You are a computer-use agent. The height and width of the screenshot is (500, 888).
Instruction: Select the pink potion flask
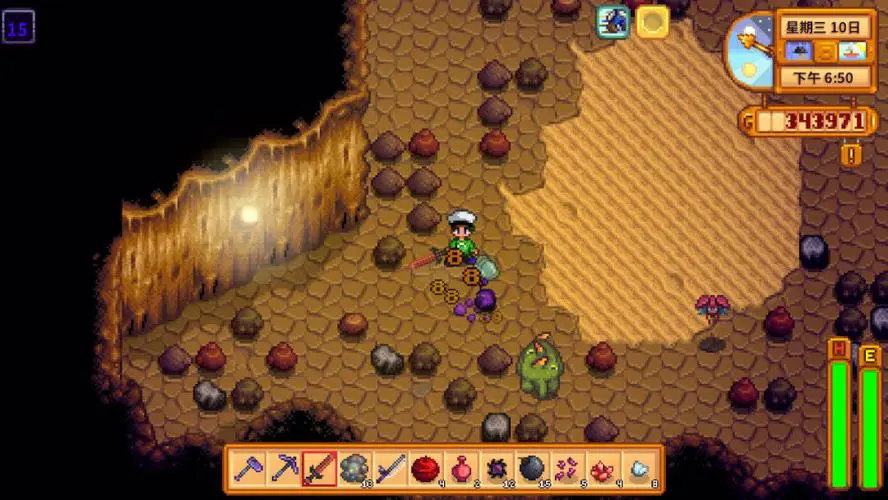tap(461, 468)
